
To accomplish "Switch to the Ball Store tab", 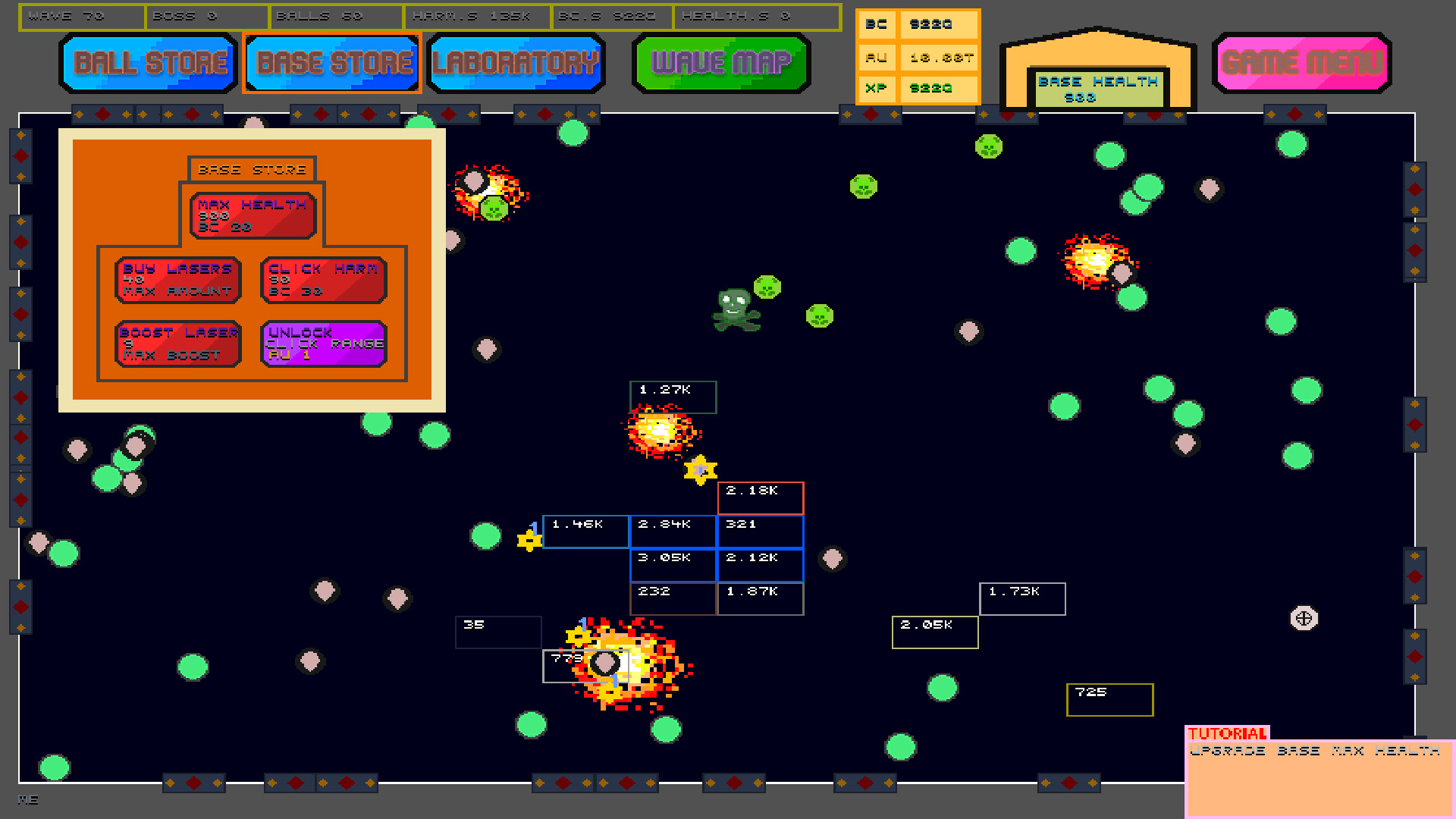I will (x=148, y=62).
